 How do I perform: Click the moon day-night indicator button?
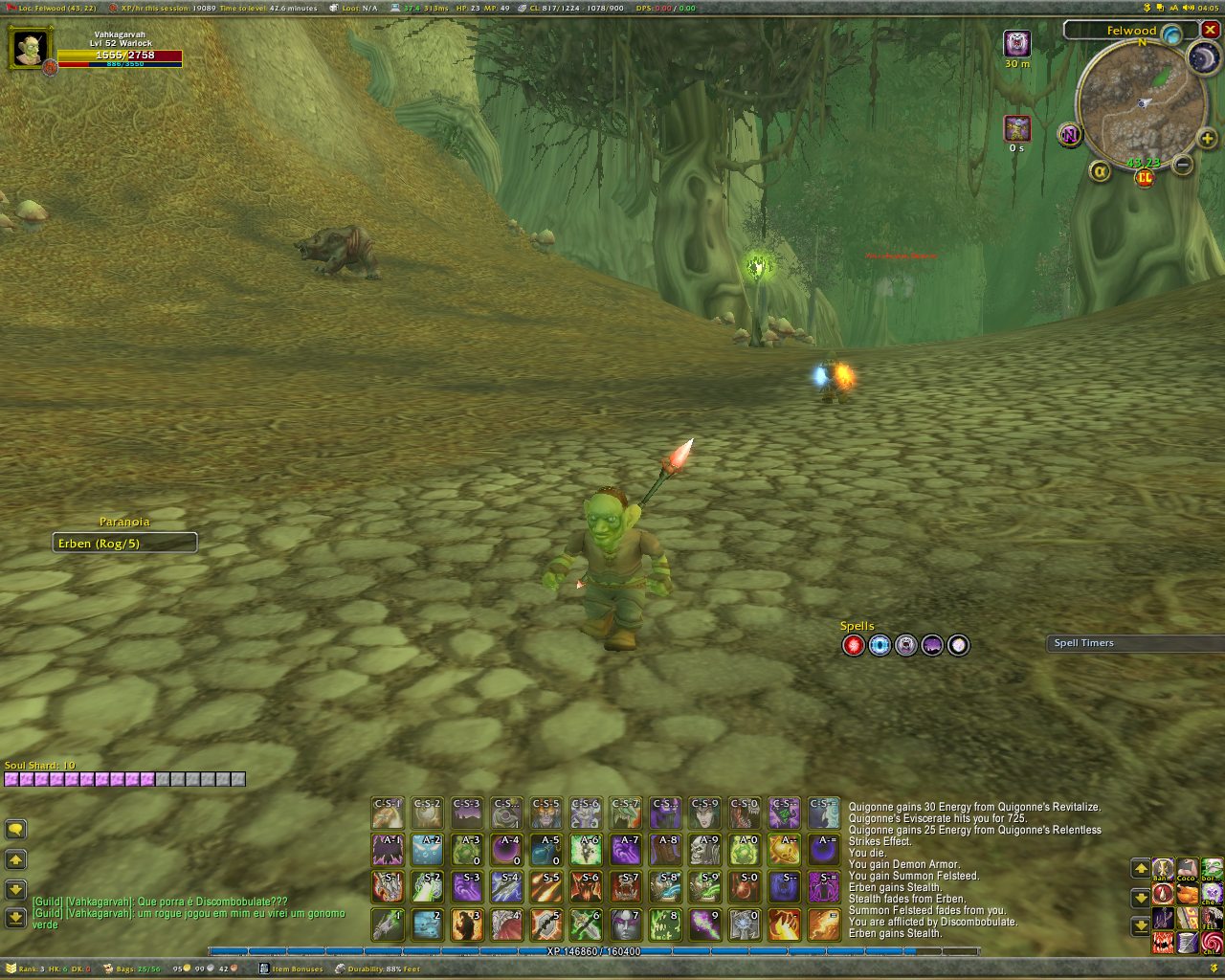point(1202,58)
